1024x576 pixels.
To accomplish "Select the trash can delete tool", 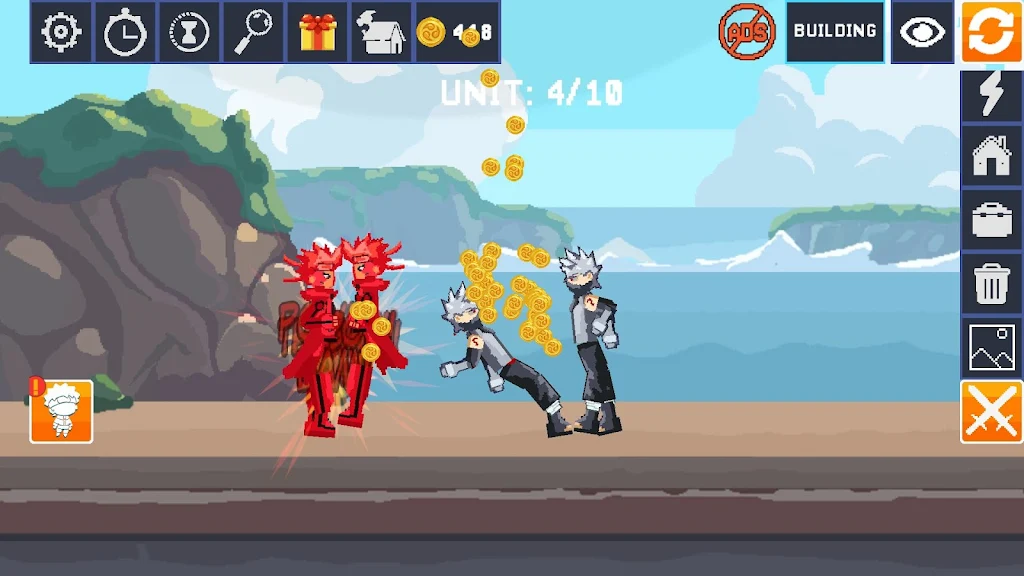I will point(991,284).
